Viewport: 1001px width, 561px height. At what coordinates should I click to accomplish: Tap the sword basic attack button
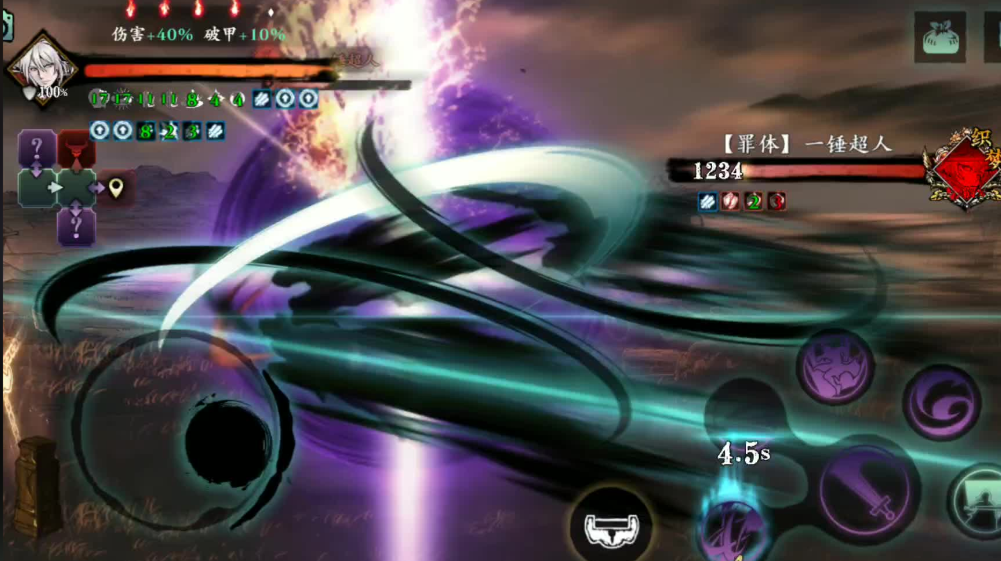(x=865, y=491)
